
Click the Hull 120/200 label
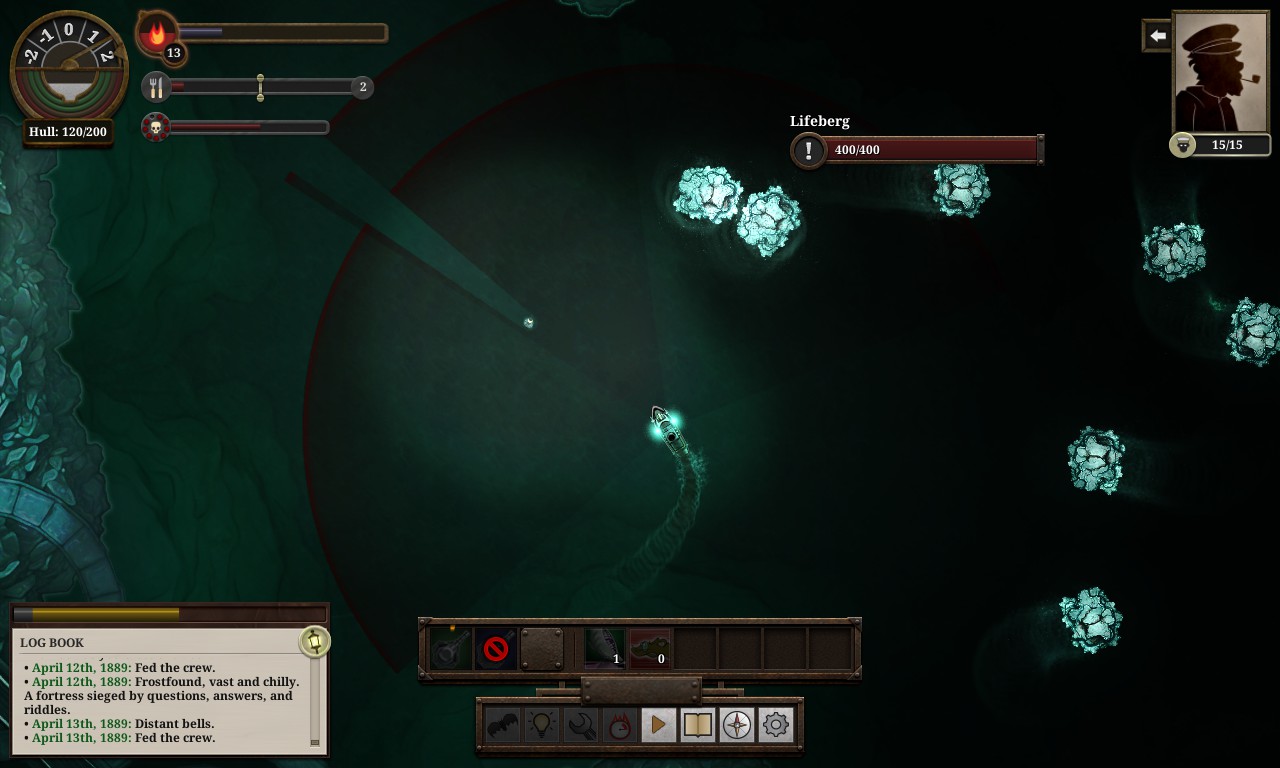[66, 131]
